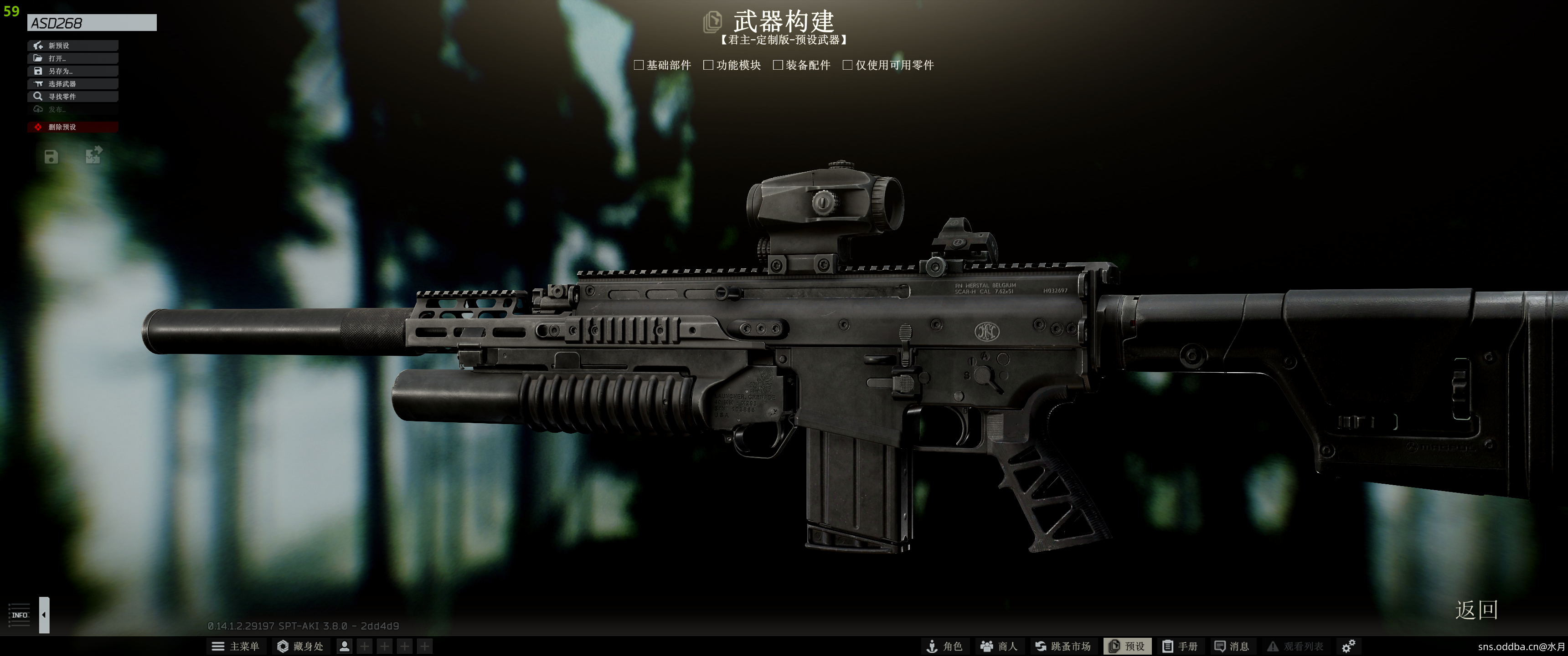
Task: Open Messages (消息)
Action: tap(1232, 646)
